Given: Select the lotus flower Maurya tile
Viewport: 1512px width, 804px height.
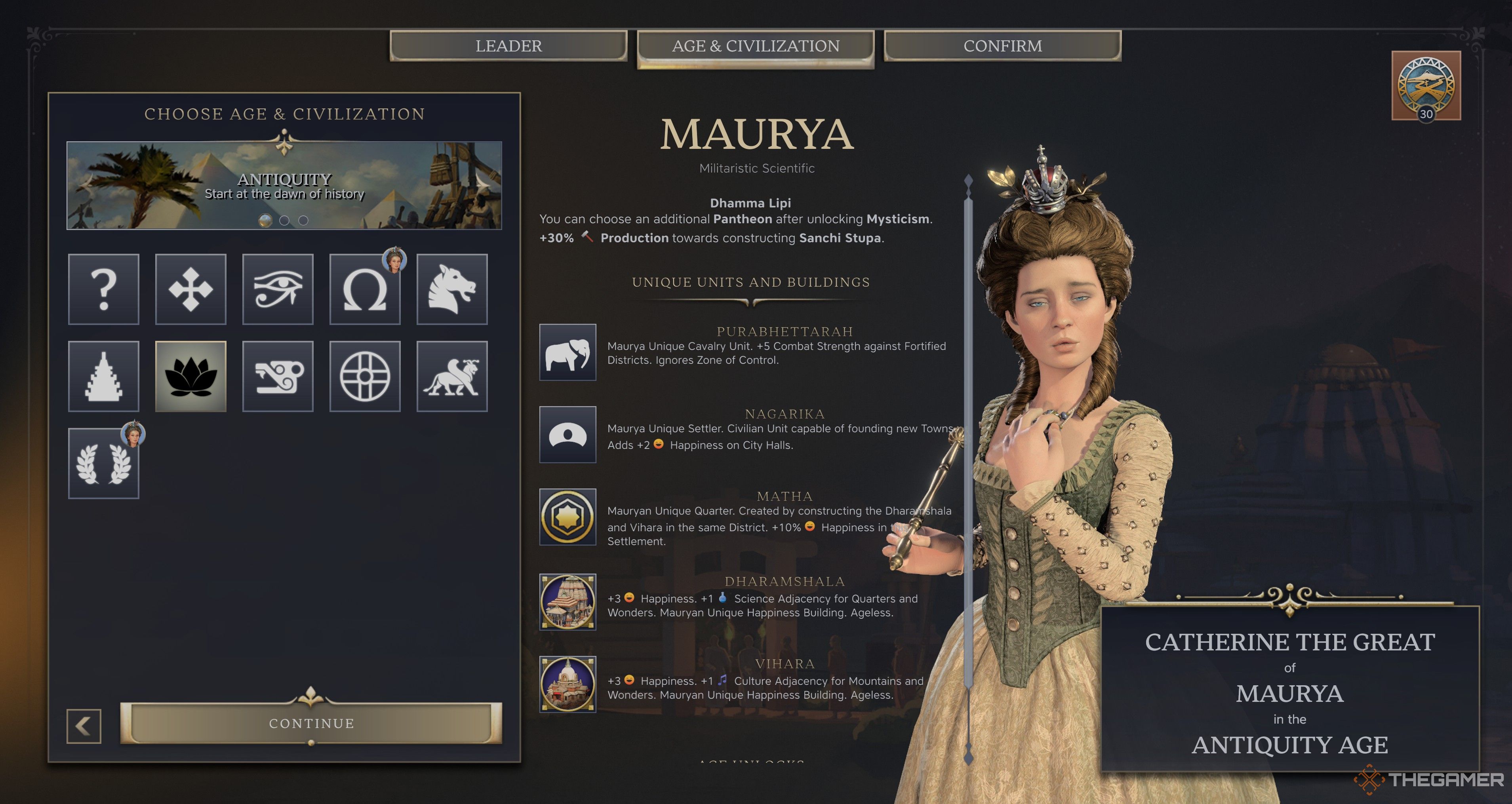Looking at the screenshot, I should pos(191,376).
